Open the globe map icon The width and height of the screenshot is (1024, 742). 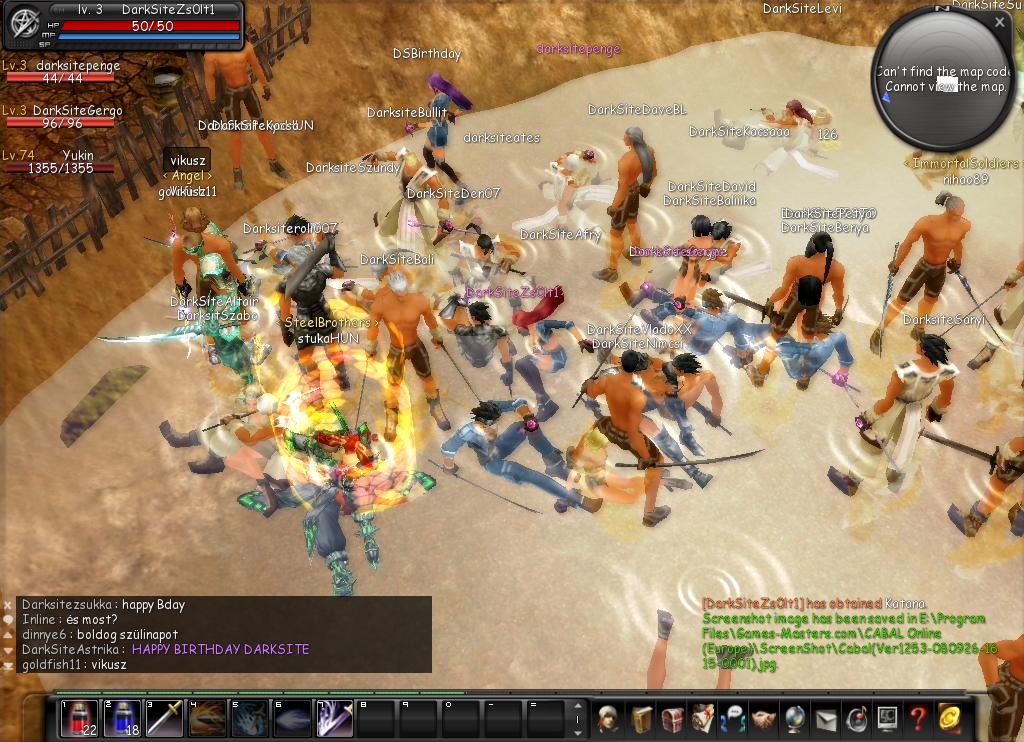coord(796,718)
